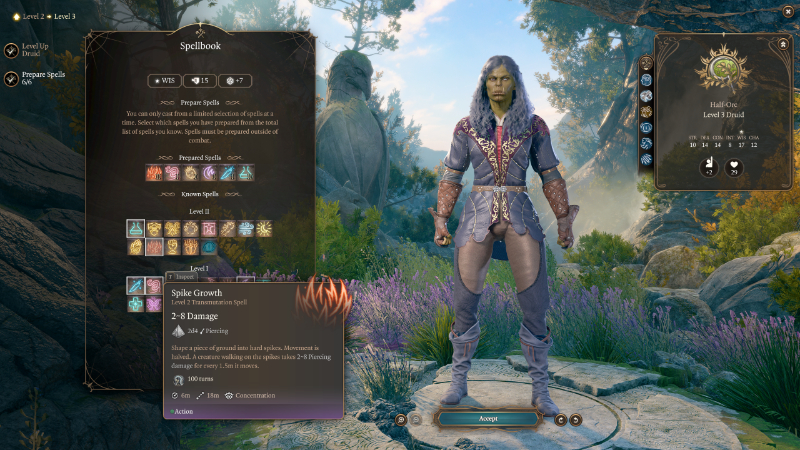Screen dimensions: 800x450
Task: Rotate the character using the right rotate arrow
Action: (576, 419)
